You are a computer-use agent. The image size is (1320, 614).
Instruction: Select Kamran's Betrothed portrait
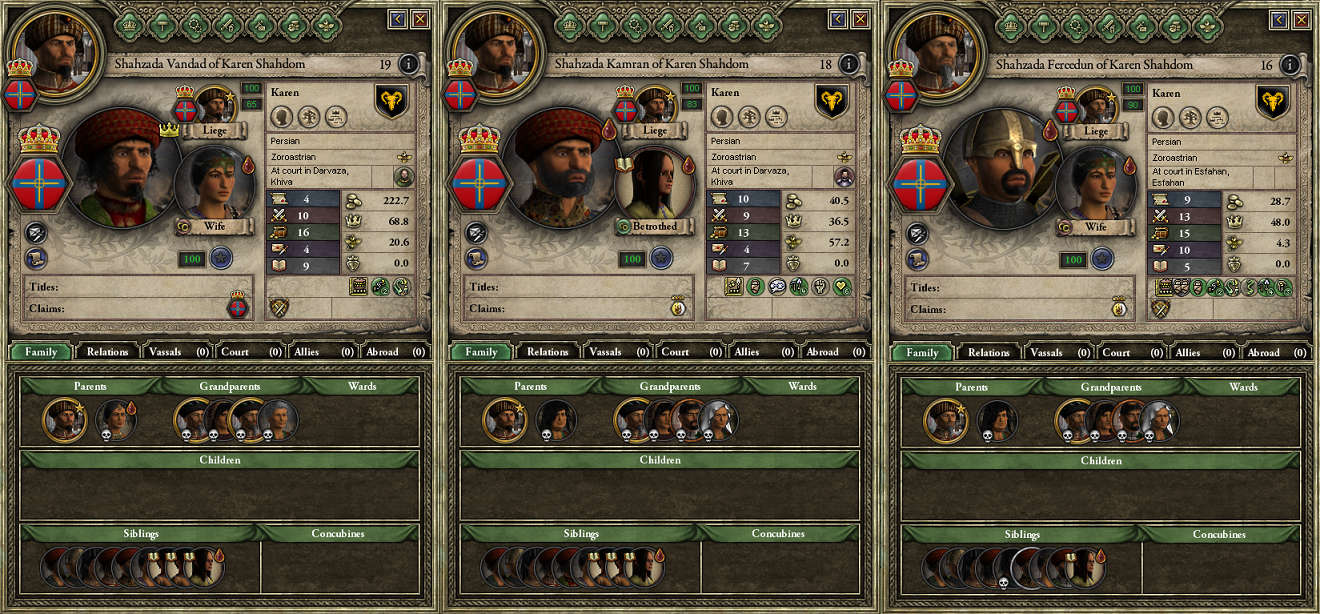coord(652,183)
